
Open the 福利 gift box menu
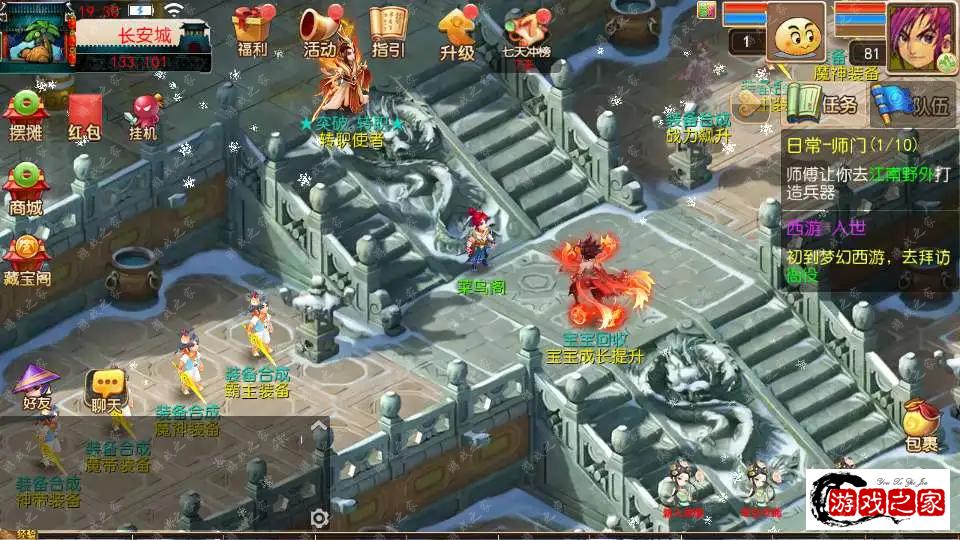point(253,32)
